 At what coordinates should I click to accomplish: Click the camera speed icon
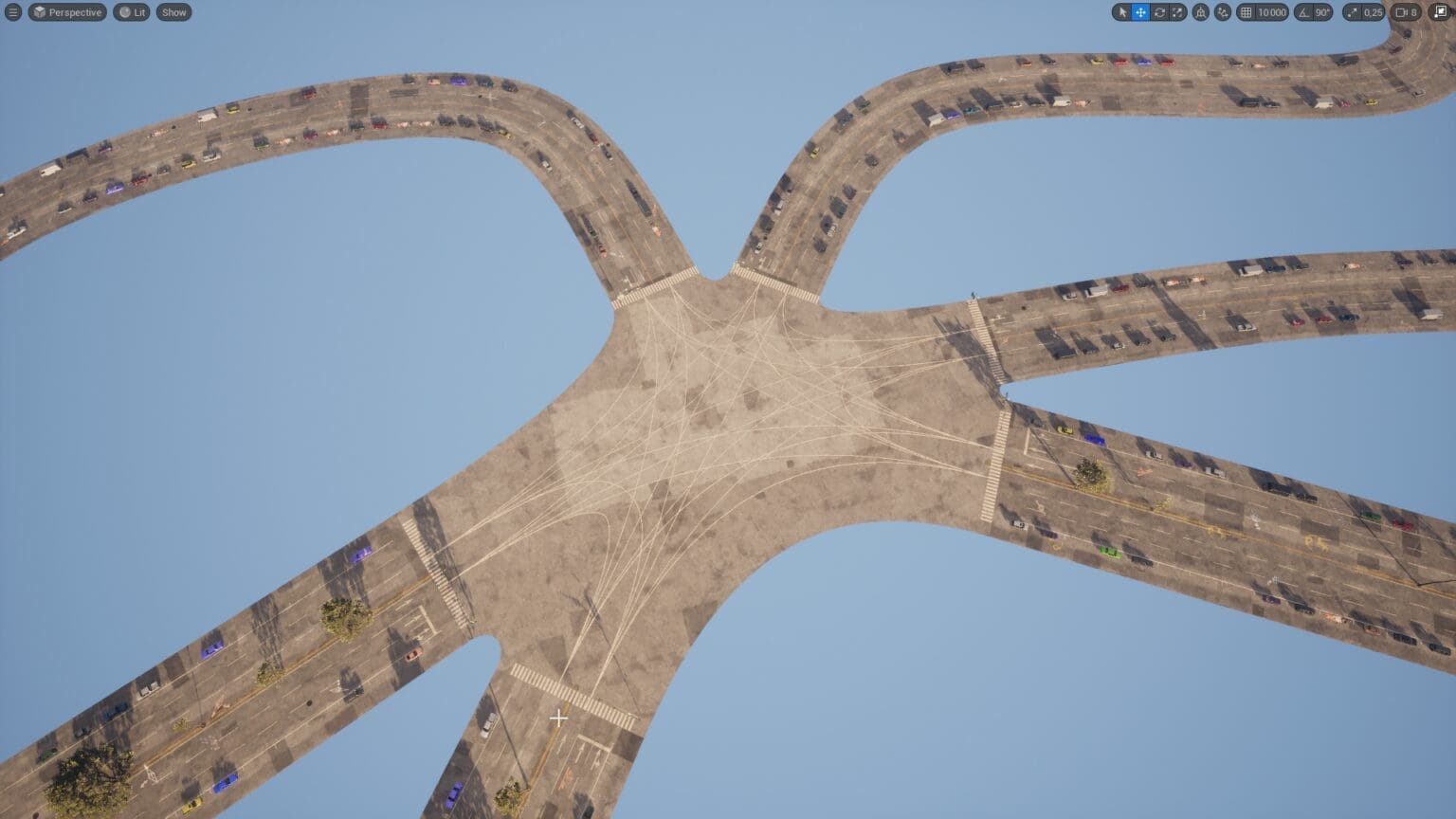tap(1401, 12)
